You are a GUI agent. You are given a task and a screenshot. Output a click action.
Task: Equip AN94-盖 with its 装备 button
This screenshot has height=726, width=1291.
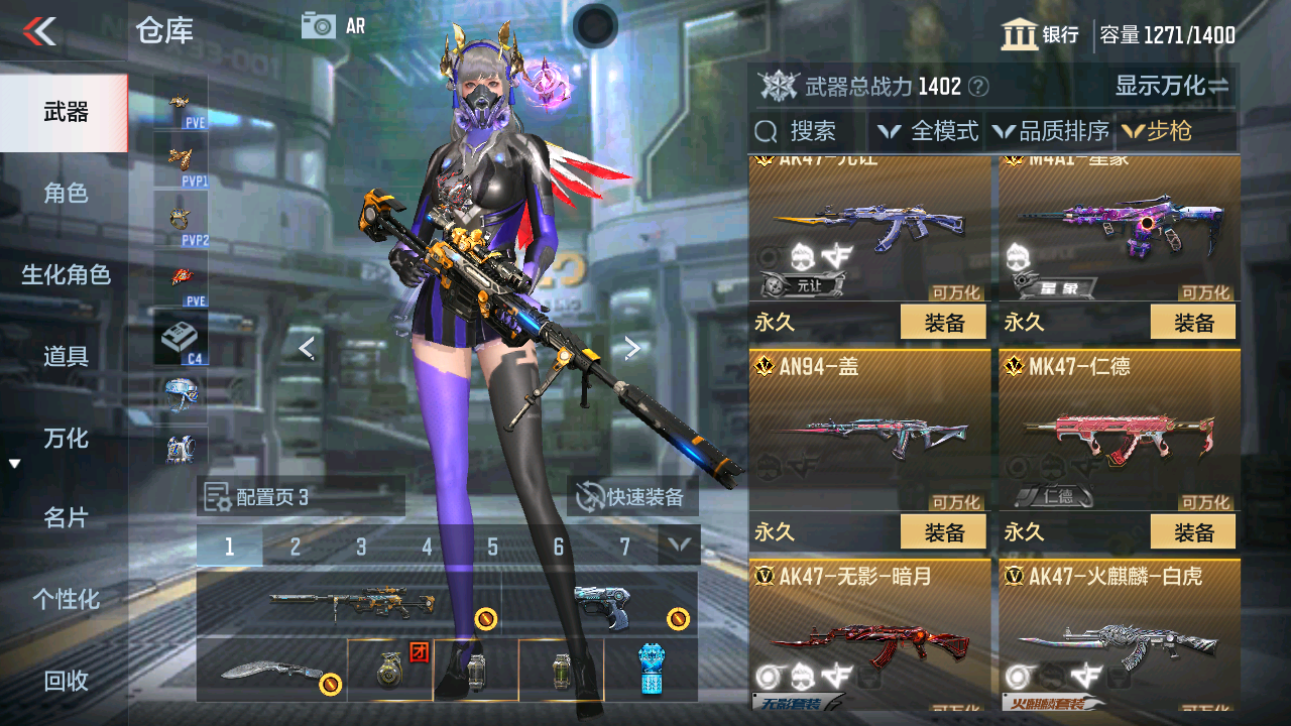(x=943, y=531)
